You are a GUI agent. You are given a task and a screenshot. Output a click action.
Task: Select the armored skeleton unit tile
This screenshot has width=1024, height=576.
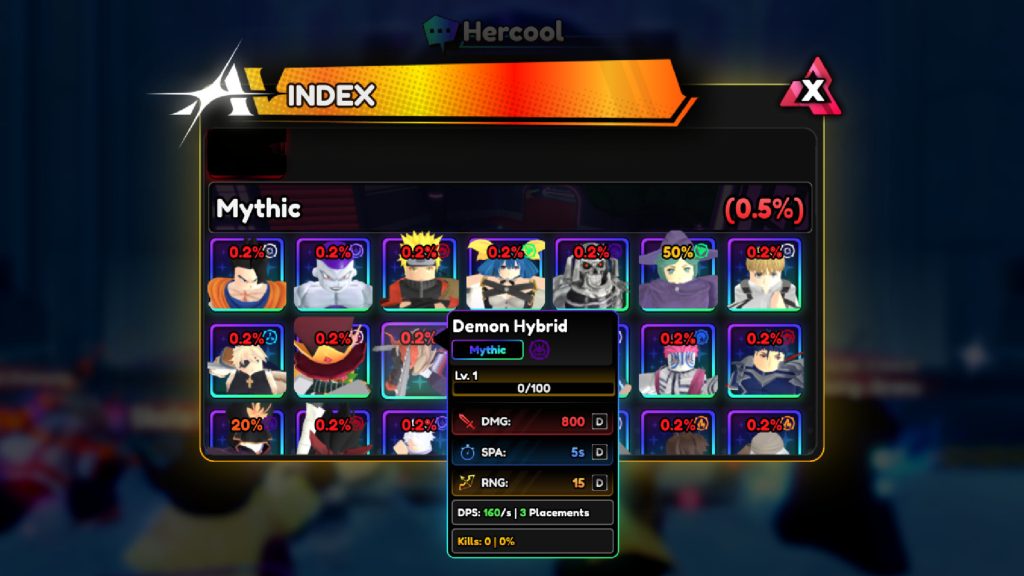click(591, 274)
